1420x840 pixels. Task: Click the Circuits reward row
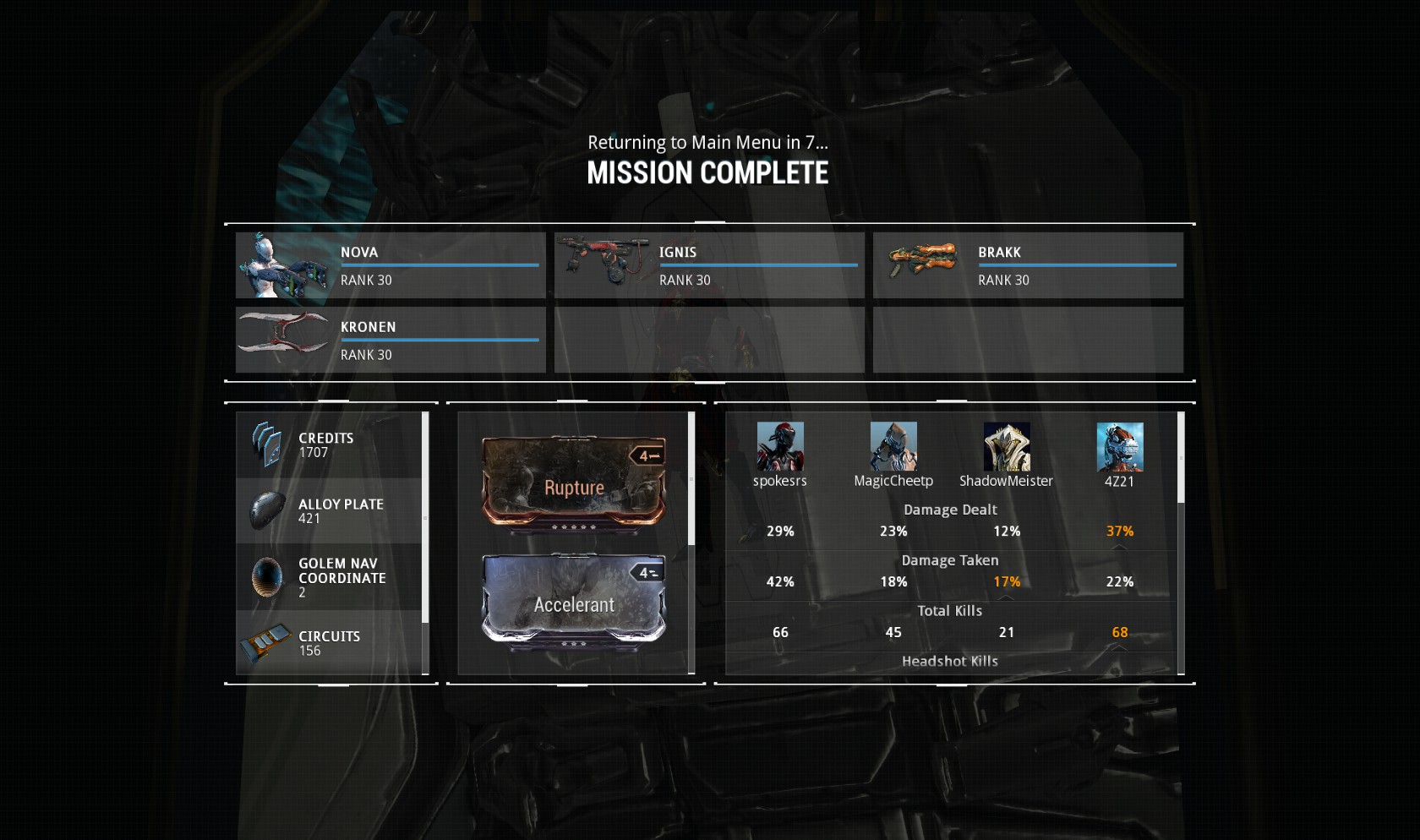(329, 643)
